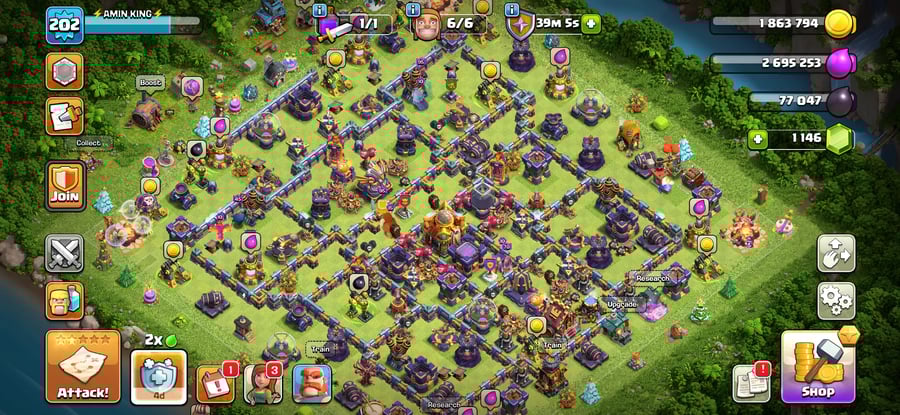Tap the Attack! map button
The image size is (900, 415).
click(x=83, y=366)
